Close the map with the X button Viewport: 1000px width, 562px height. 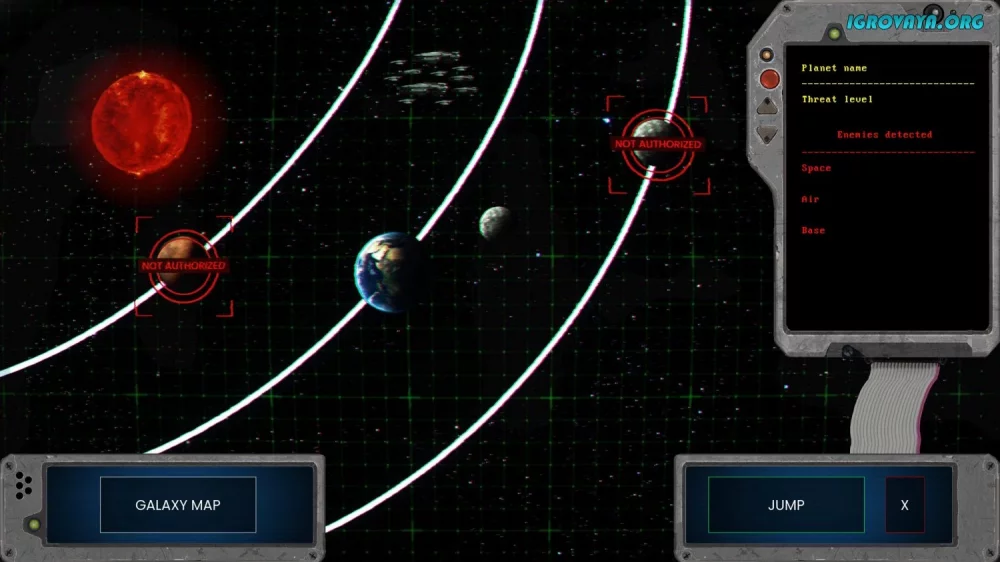pyautogui.click(x=905, y=505)
